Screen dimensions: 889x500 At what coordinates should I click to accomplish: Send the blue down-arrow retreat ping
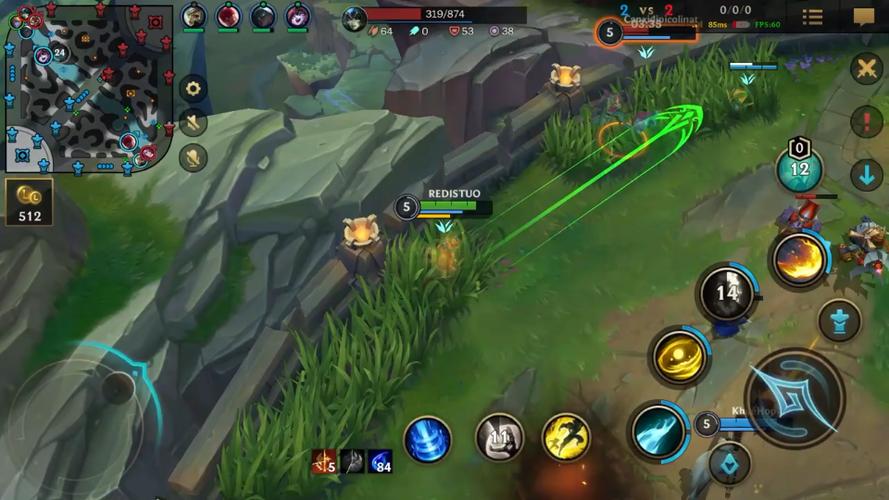tap(866, 175)
